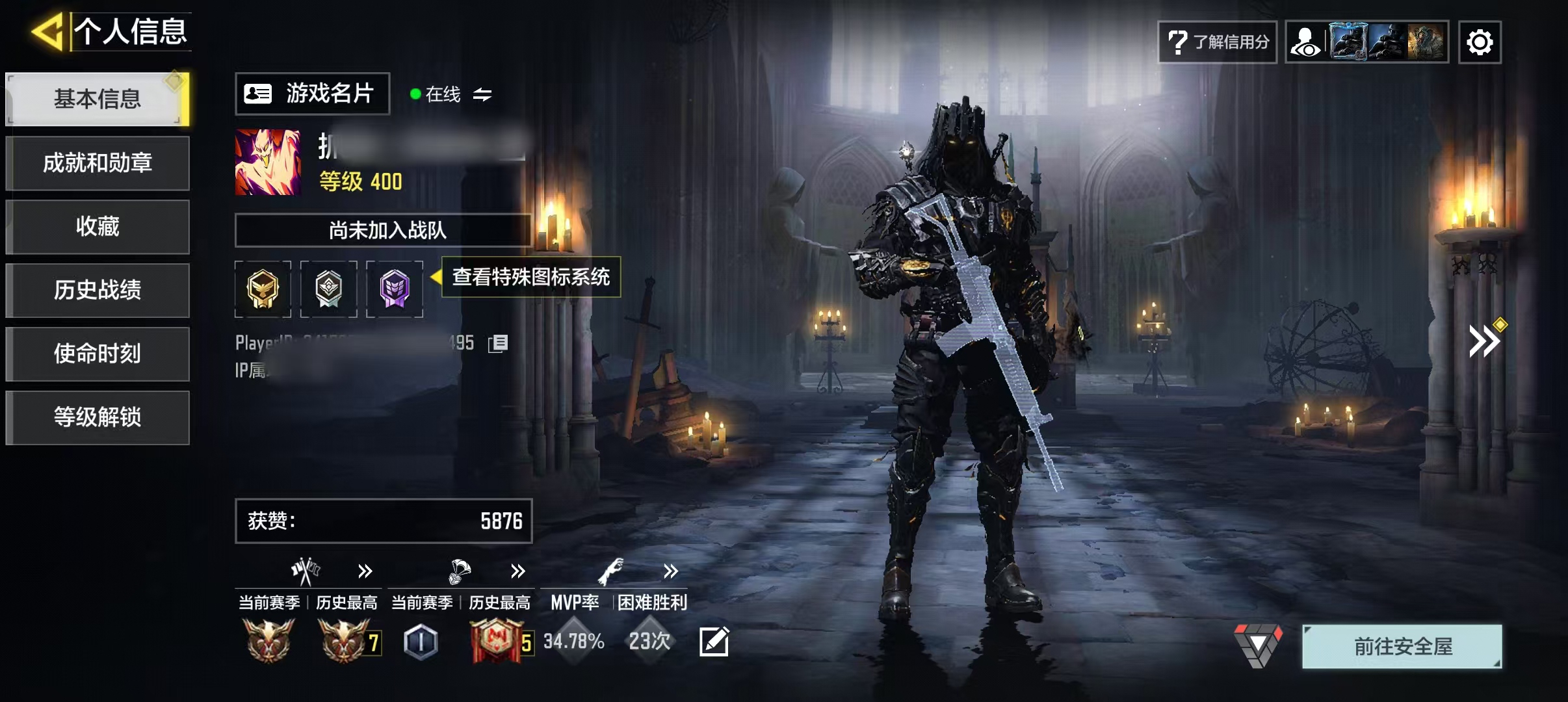Open the 游戏名片 card
The width and height of the screenshot is (1568, 702).
[x=312, y=94]
